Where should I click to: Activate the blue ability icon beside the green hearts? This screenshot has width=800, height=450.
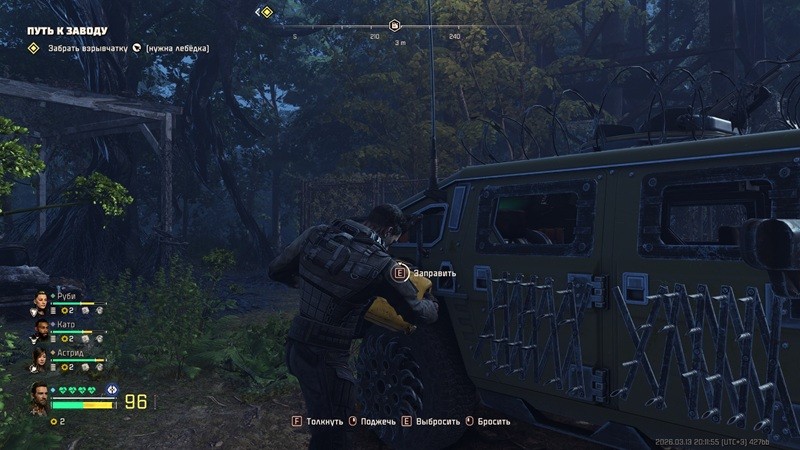click(x=111, y=389)
